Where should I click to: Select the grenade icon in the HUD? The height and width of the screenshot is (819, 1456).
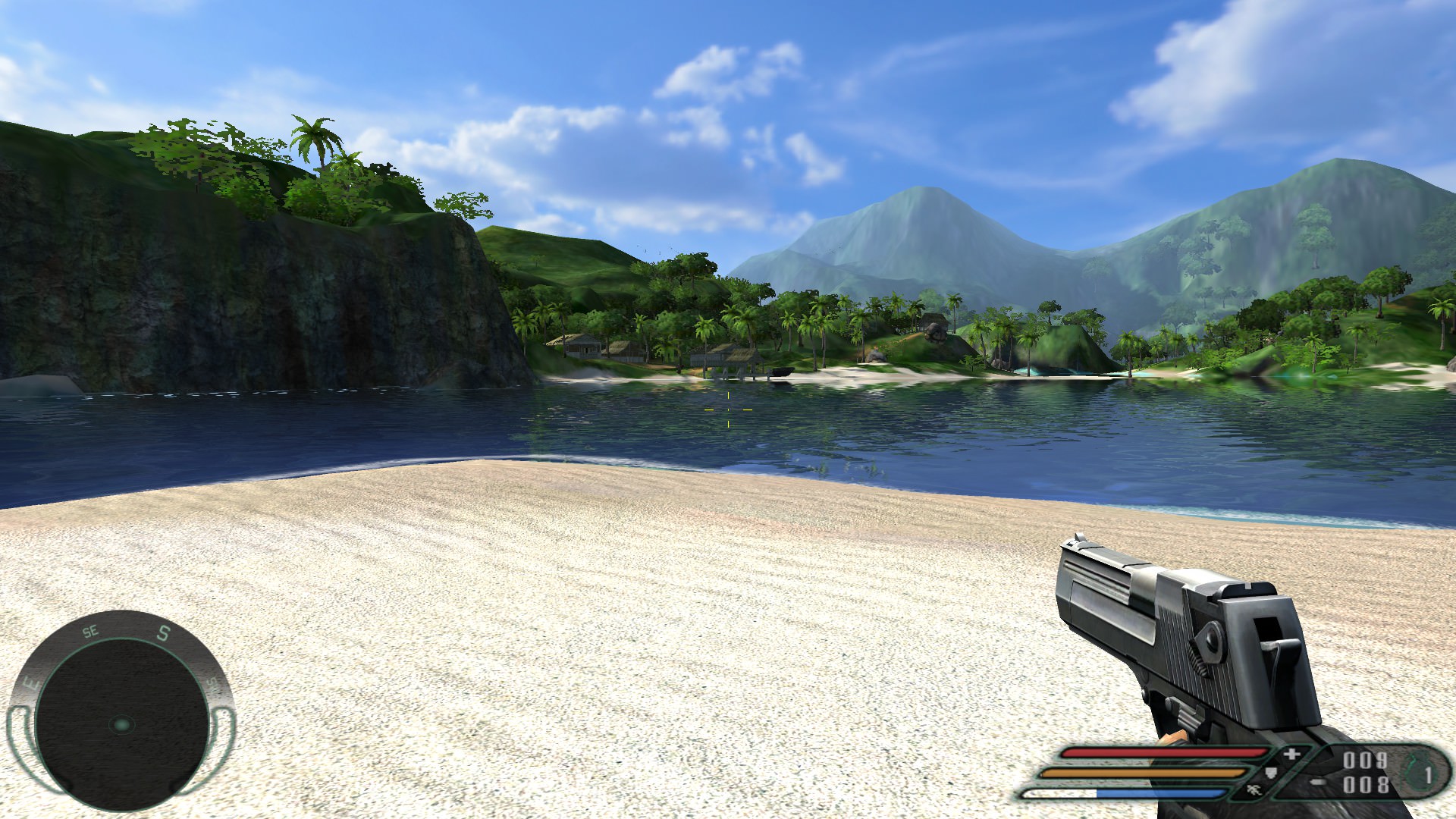point(1415,773)
